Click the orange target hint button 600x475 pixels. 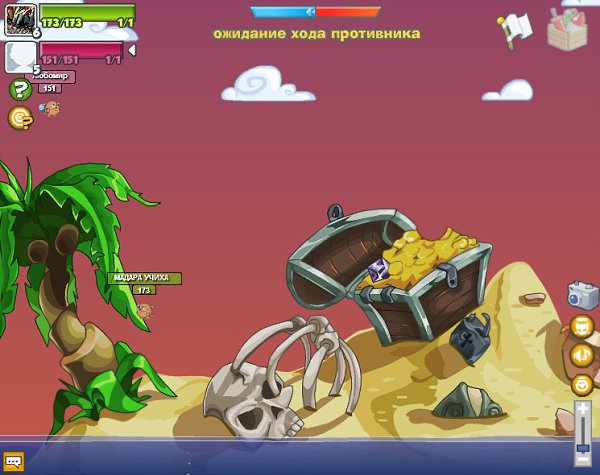tap(19, 118)
